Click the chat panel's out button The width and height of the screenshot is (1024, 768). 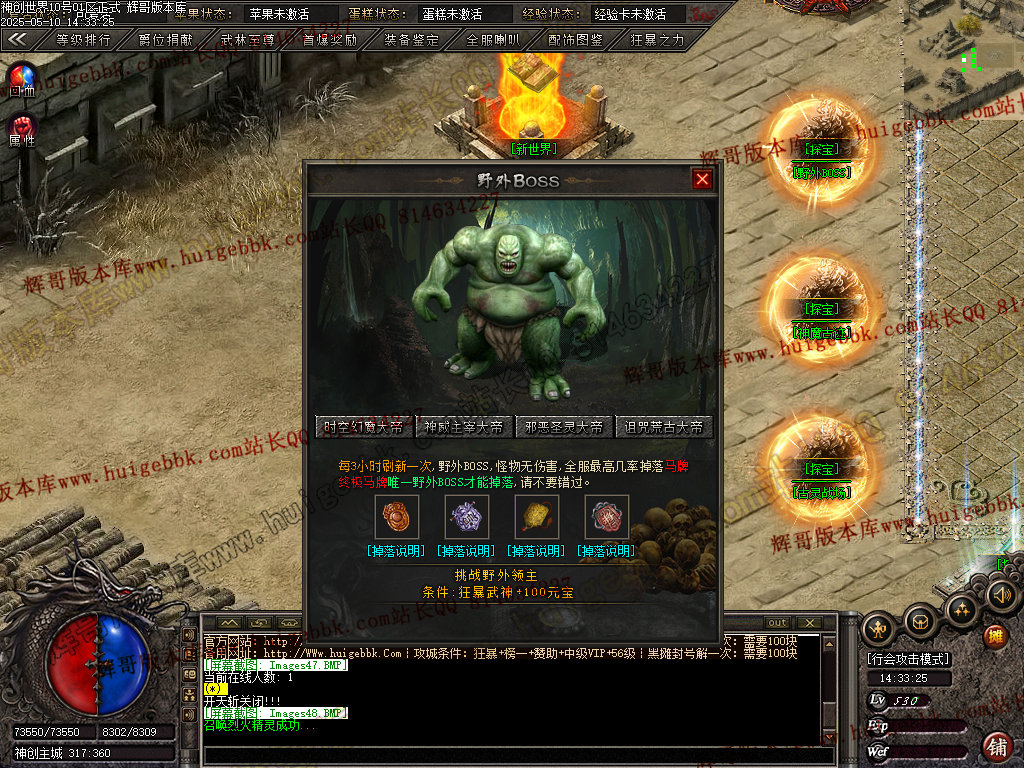coord(777,623)
